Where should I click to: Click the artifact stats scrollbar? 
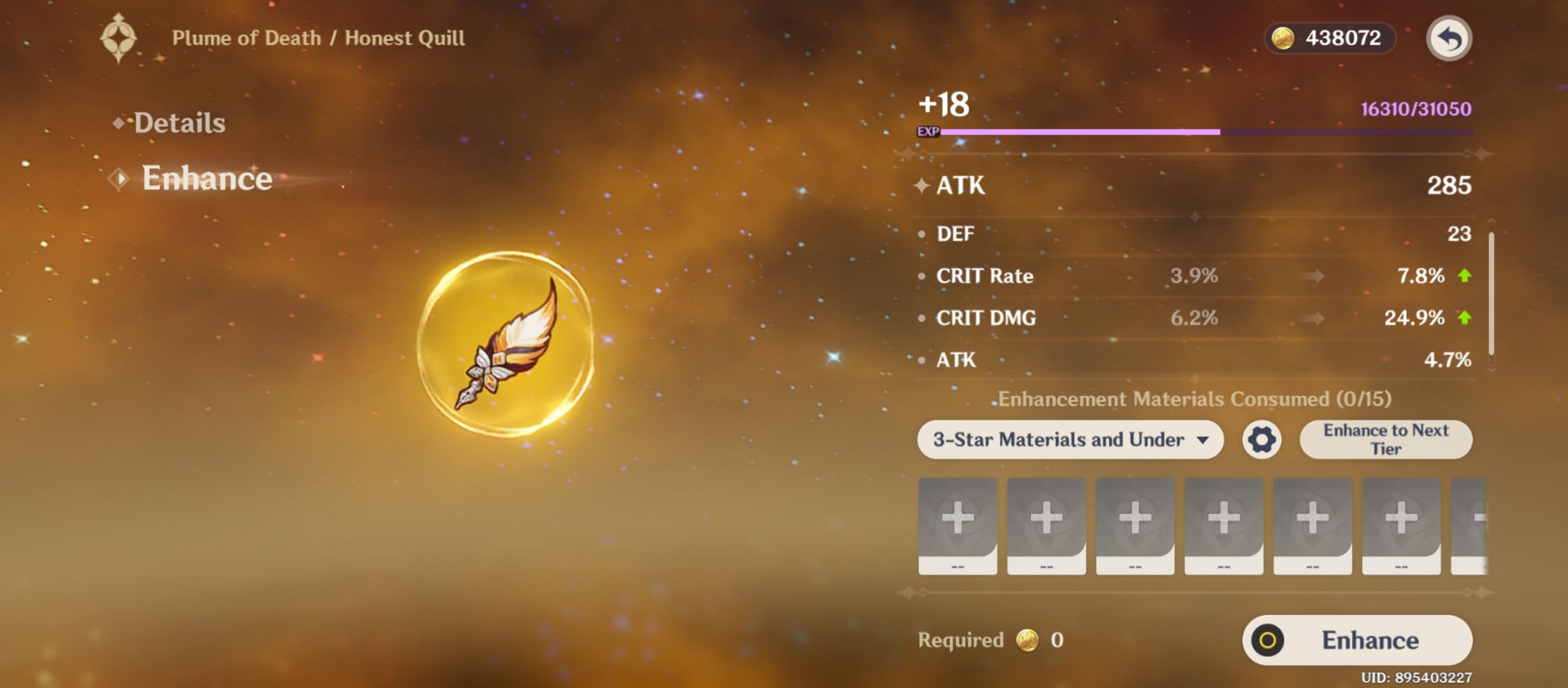point(1491,293)
